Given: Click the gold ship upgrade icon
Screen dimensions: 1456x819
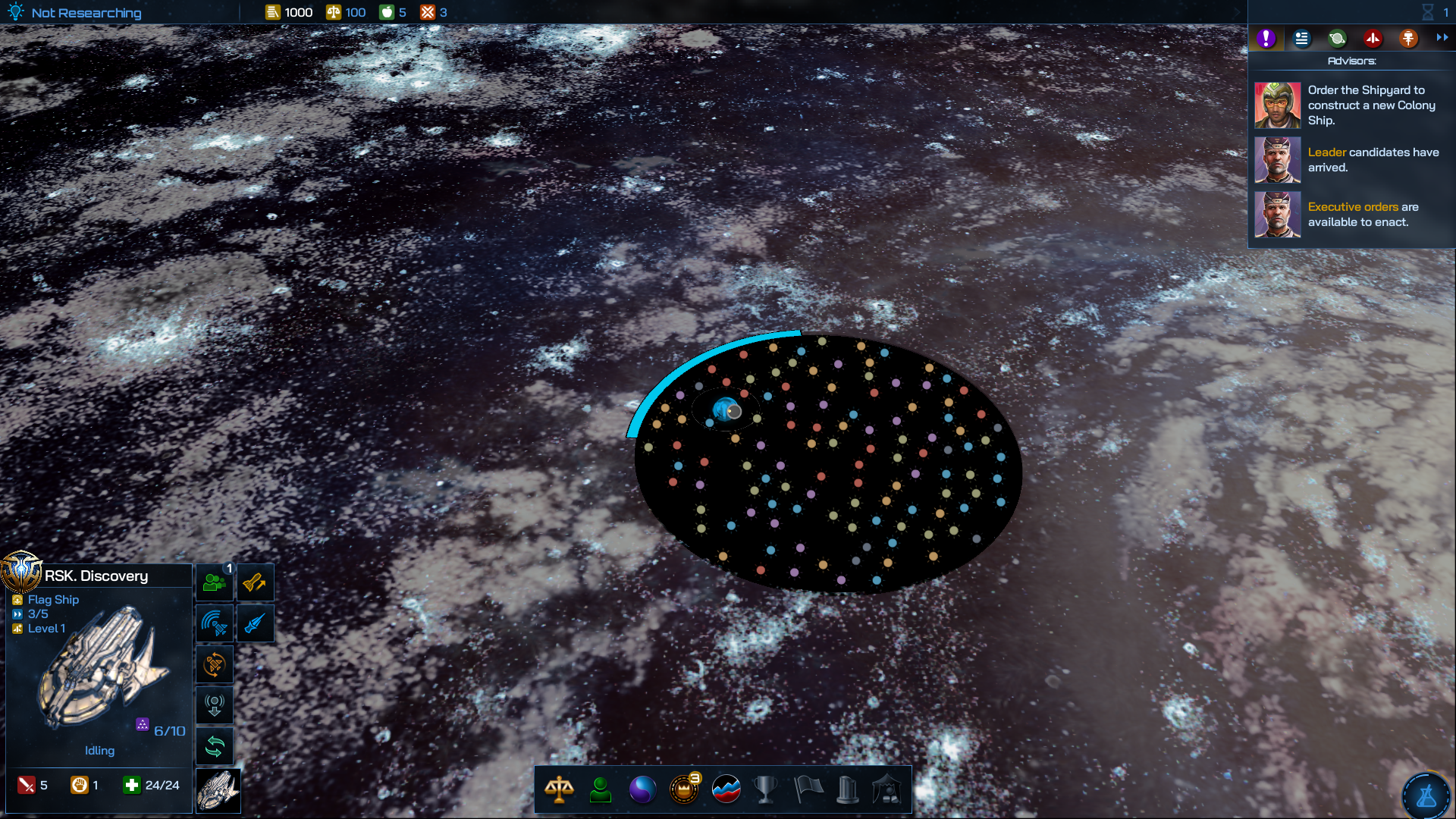Looking at the screenshot, I should click(255, 582).
